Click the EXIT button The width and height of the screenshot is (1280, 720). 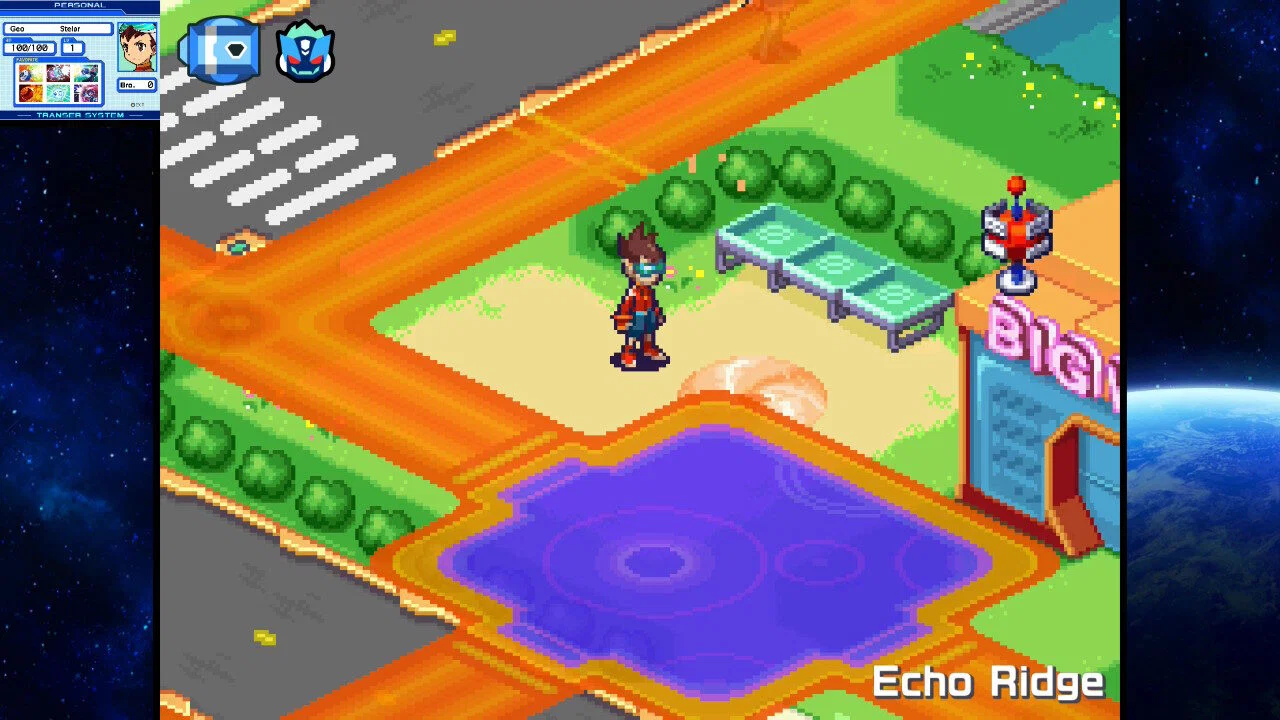click(138, 104)
